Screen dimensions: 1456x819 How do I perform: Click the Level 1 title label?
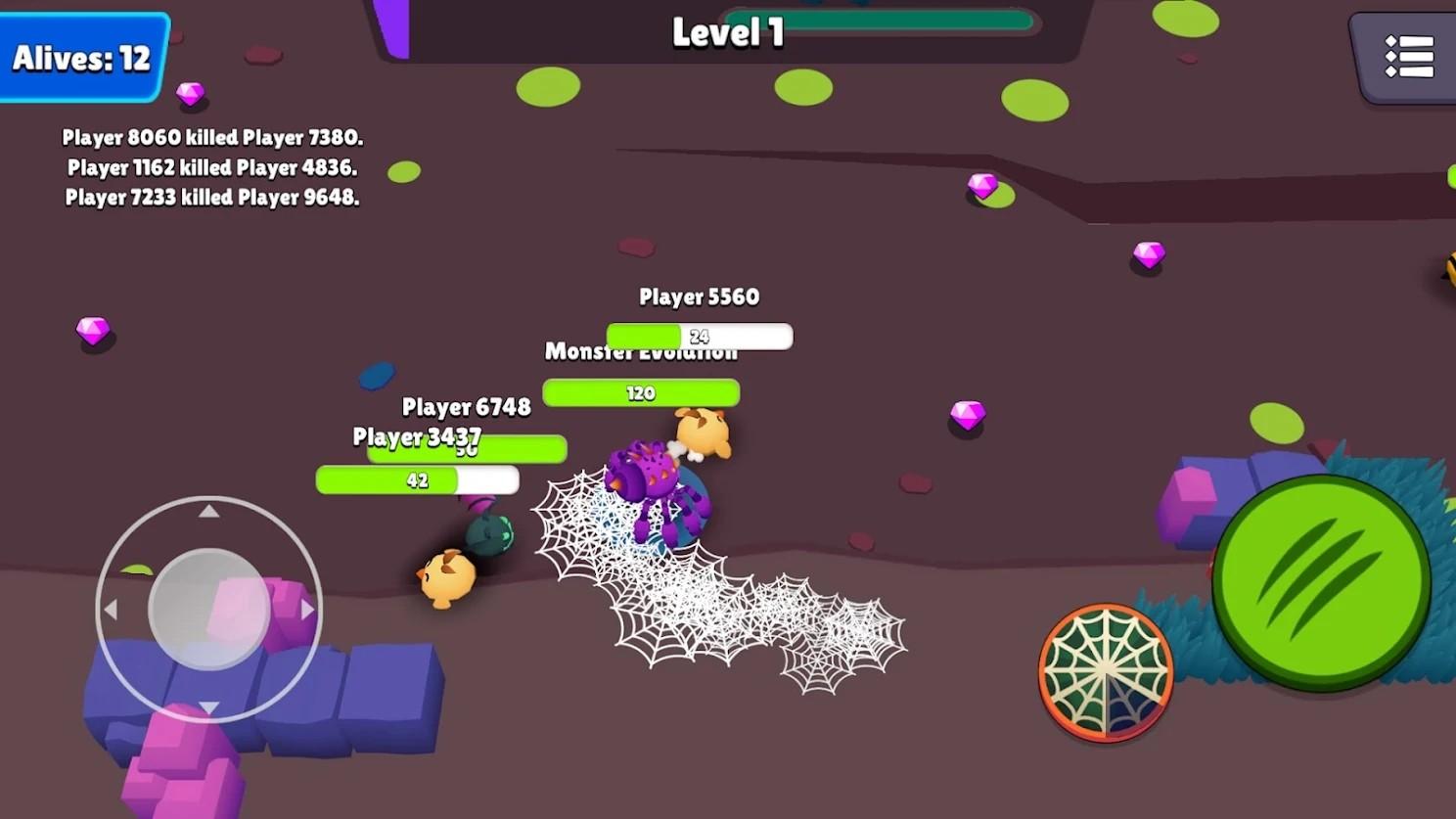[x=727, y=32]
